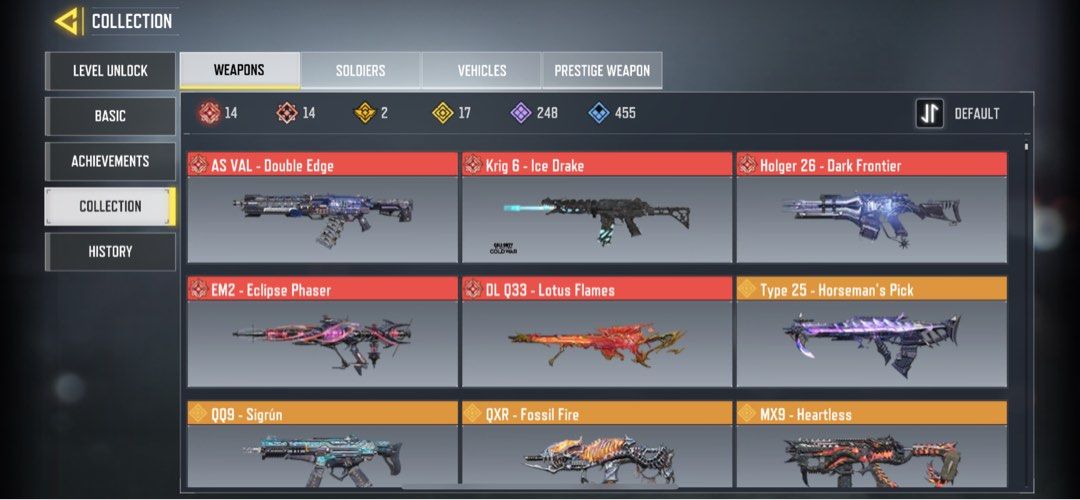
Task: Select the QQ9 - Sigrún weapon card
Action: tap(322, 446)
